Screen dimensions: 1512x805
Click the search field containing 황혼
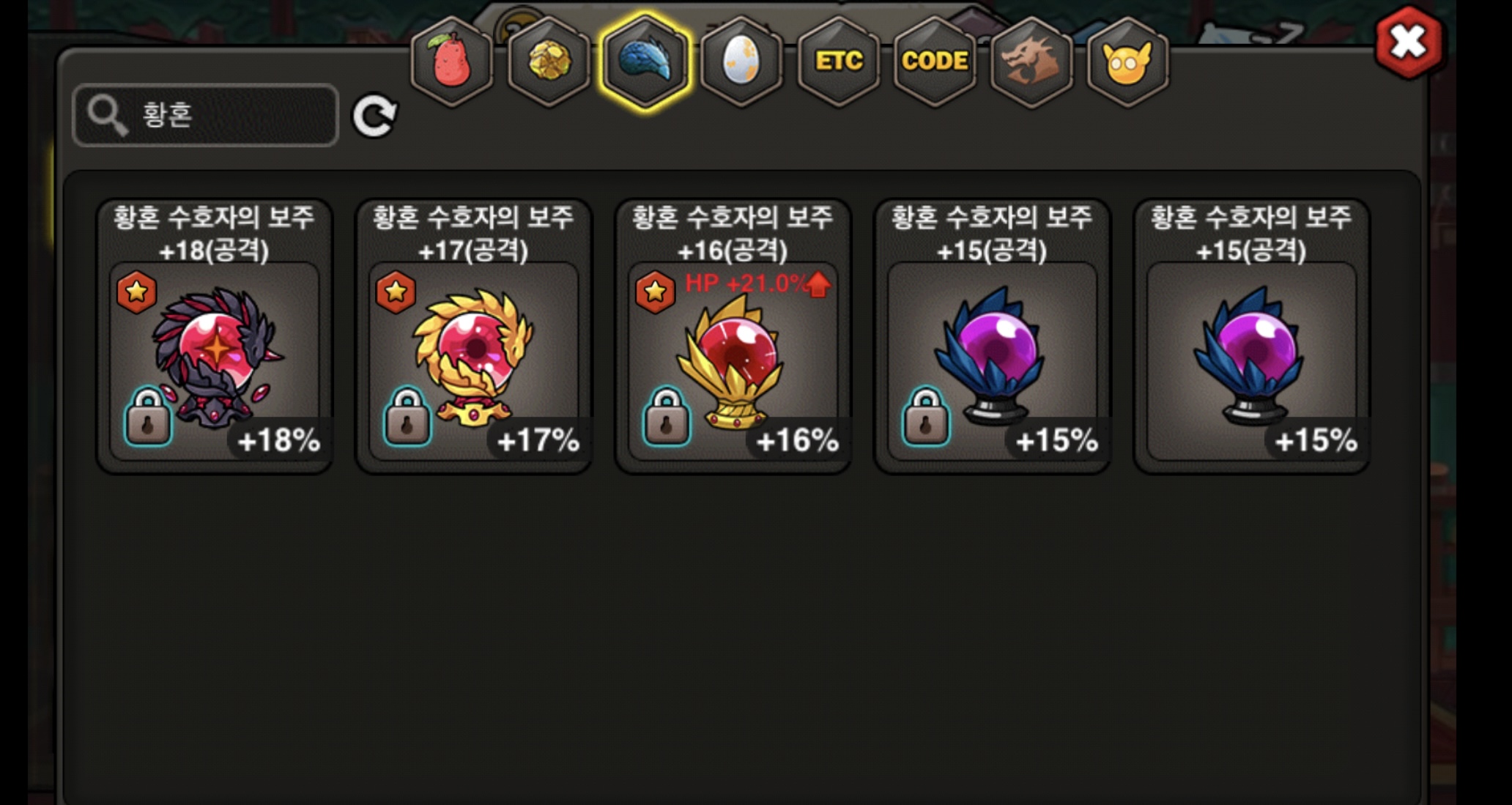point(206,115)
